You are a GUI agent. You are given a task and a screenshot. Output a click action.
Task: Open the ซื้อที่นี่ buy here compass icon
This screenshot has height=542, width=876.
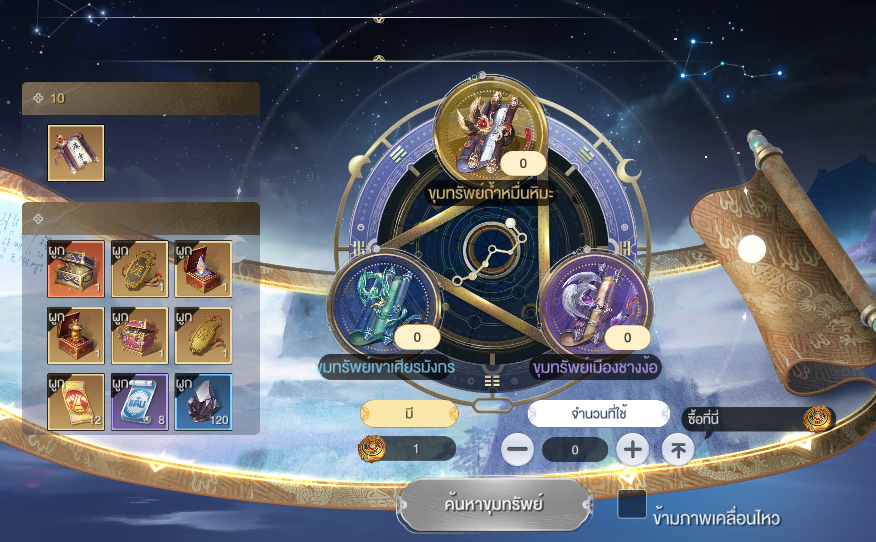click(818, 419)
